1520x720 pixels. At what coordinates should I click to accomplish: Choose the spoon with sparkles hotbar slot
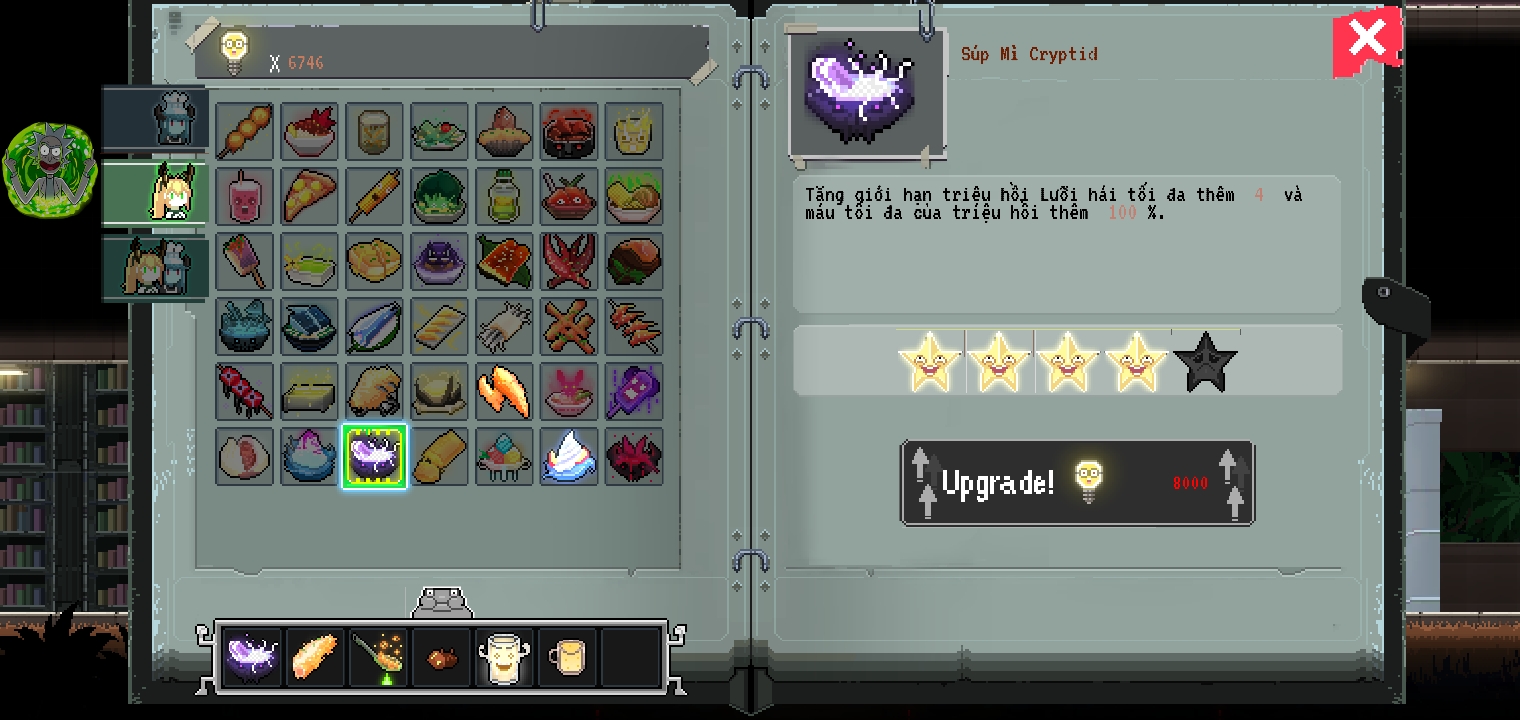coord(379,656)
